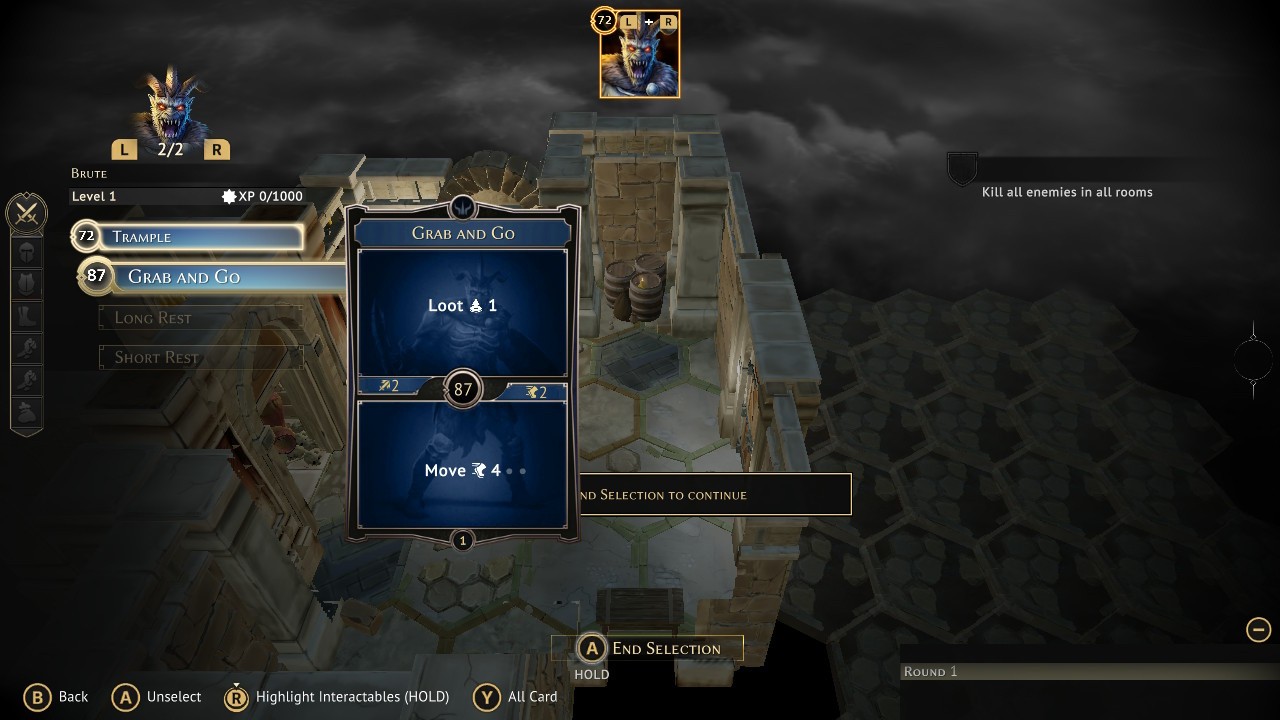Pick the Long Rest option
Image resolution: width=1280 pixels, height=720 pixels.
(201, 318)
